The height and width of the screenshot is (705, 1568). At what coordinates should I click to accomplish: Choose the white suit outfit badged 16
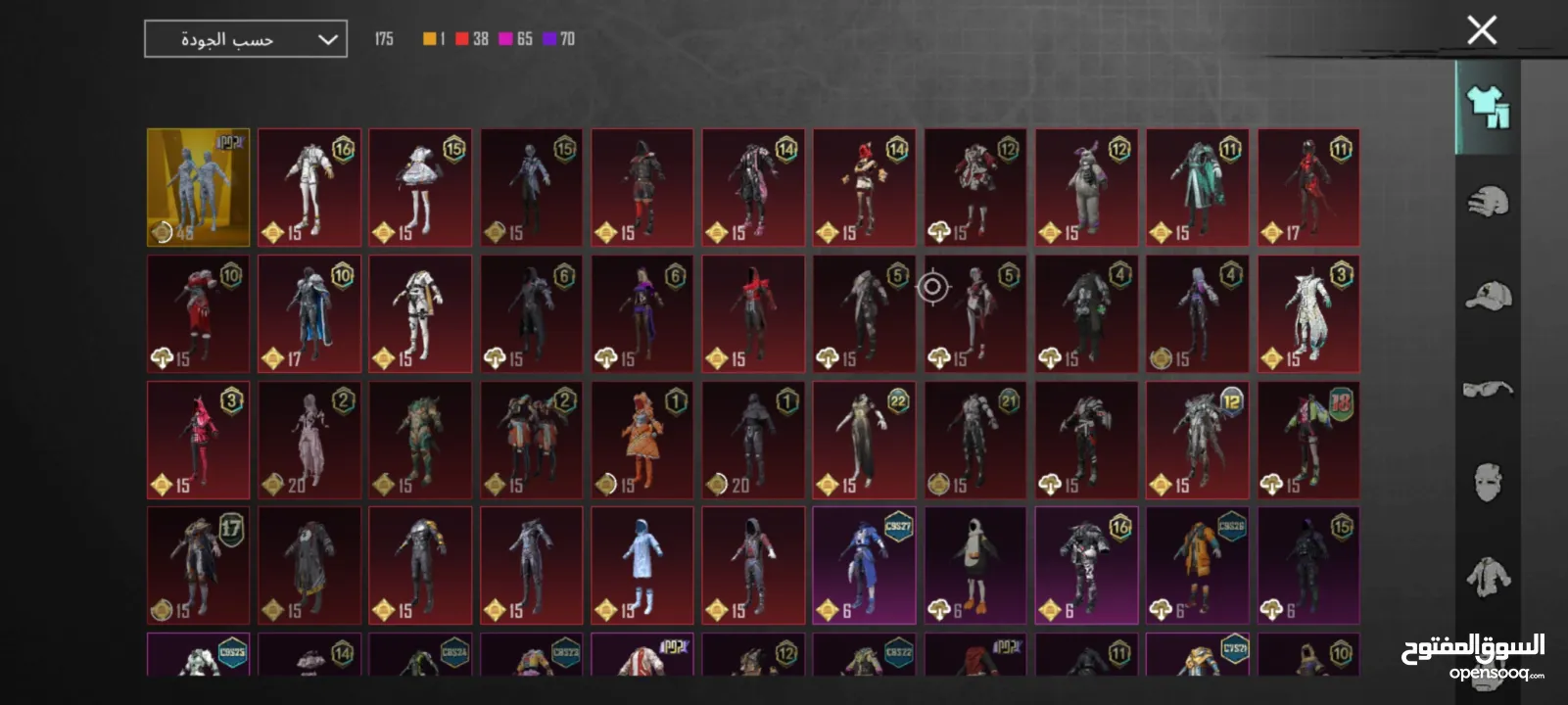point(309,187)
